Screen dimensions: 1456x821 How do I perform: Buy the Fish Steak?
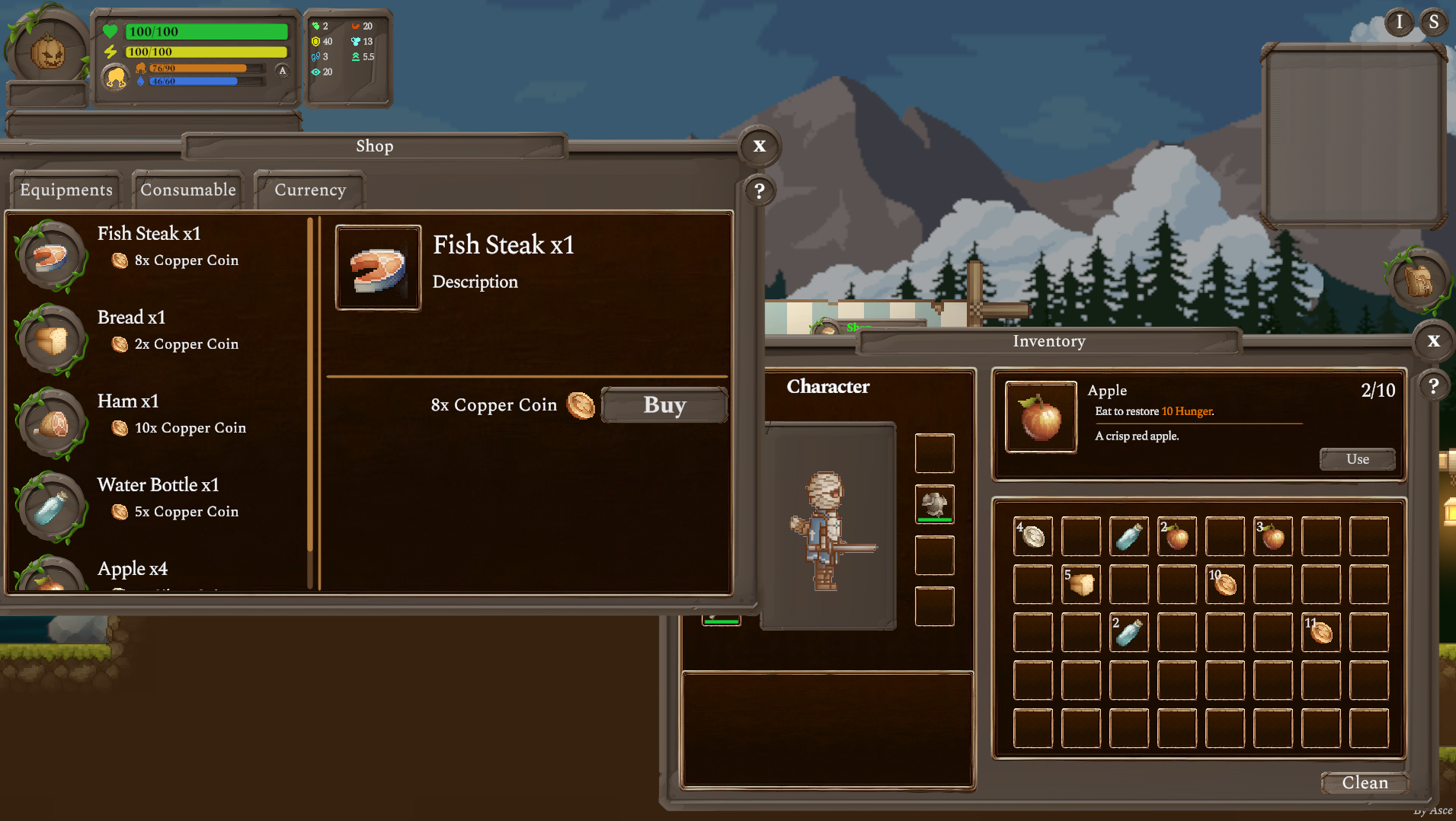tap(664, 404)
